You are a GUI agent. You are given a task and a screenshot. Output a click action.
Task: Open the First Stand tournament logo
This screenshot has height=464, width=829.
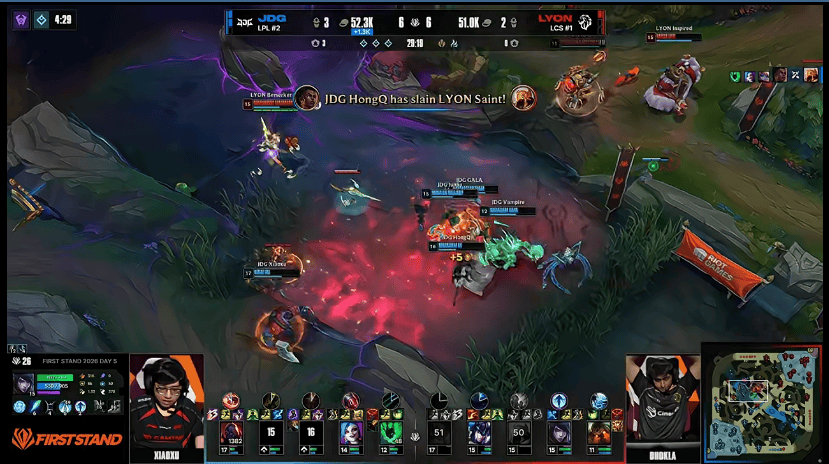pyautogui.click(x=67, y=438)
